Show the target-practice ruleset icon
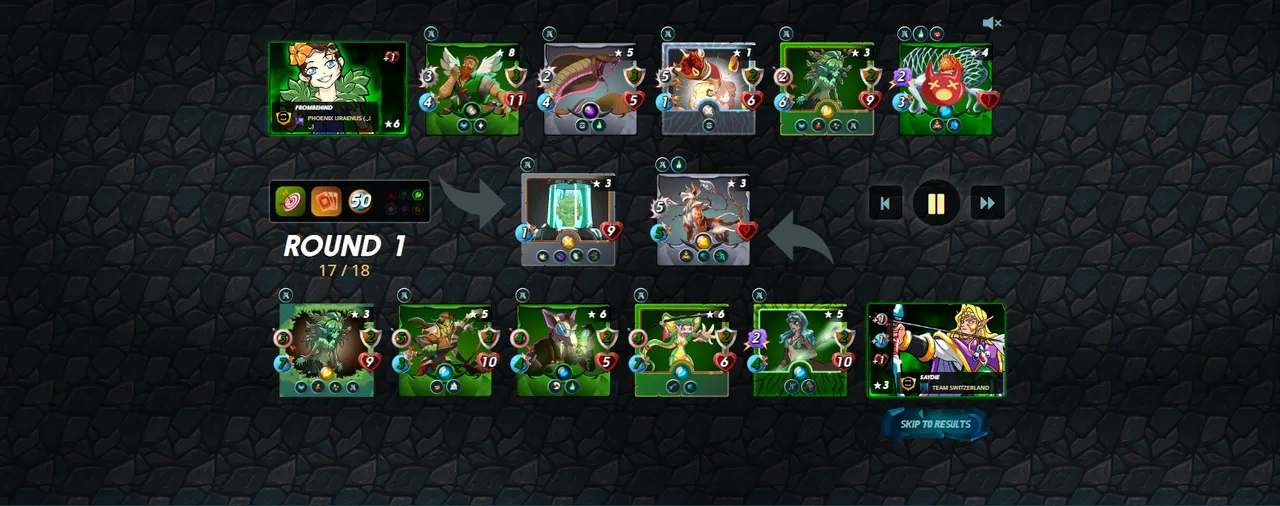 (x=291, y=201)
